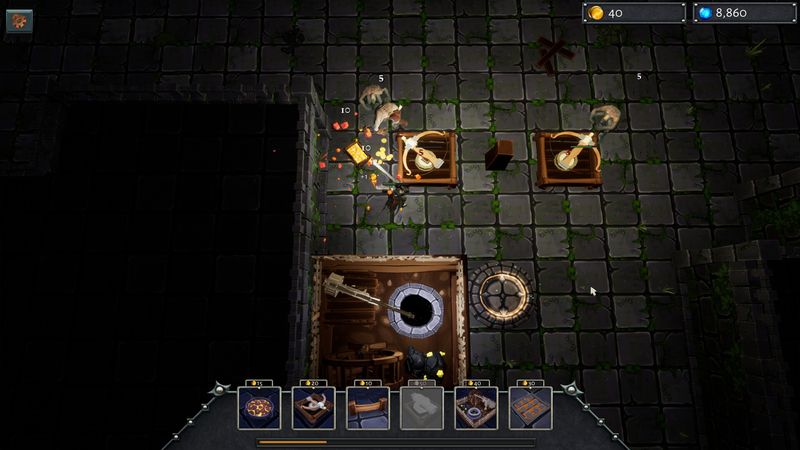Open the gear settings button
This screenshot has width=800, height=450.
[x=19, y=21]
